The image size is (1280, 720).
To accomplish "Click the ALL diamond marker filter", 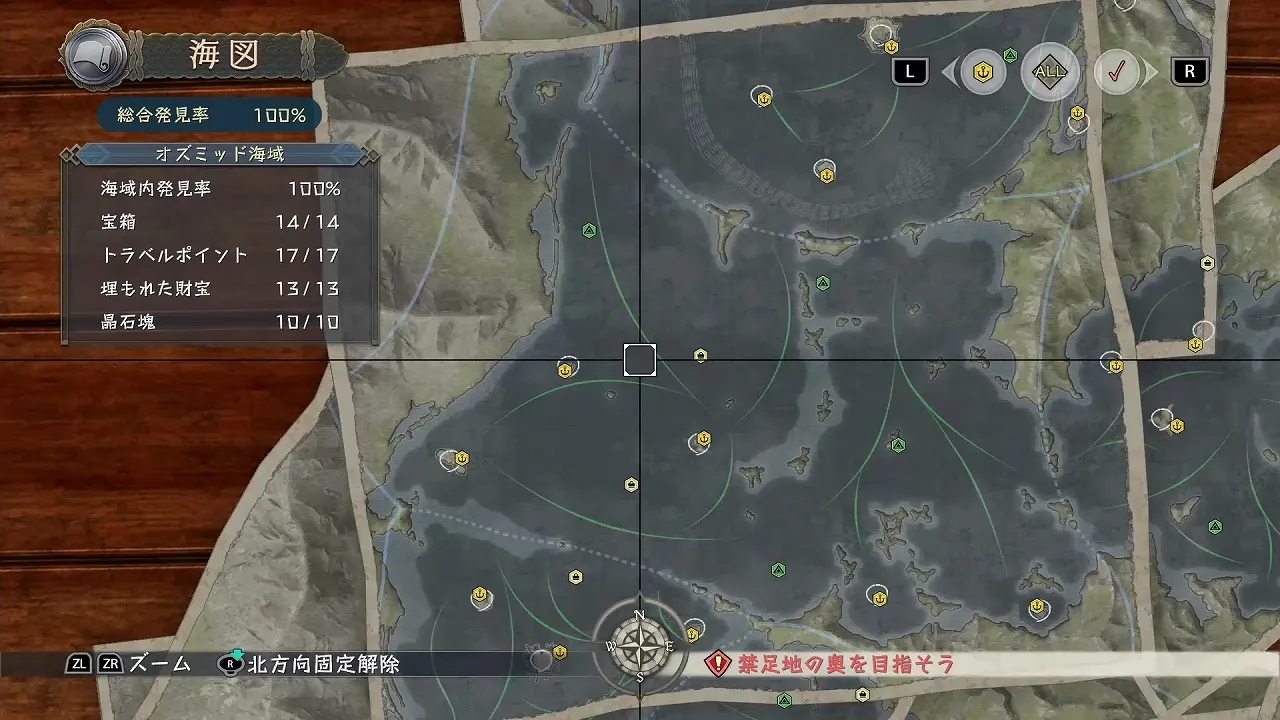I will tap(1049, 71).
